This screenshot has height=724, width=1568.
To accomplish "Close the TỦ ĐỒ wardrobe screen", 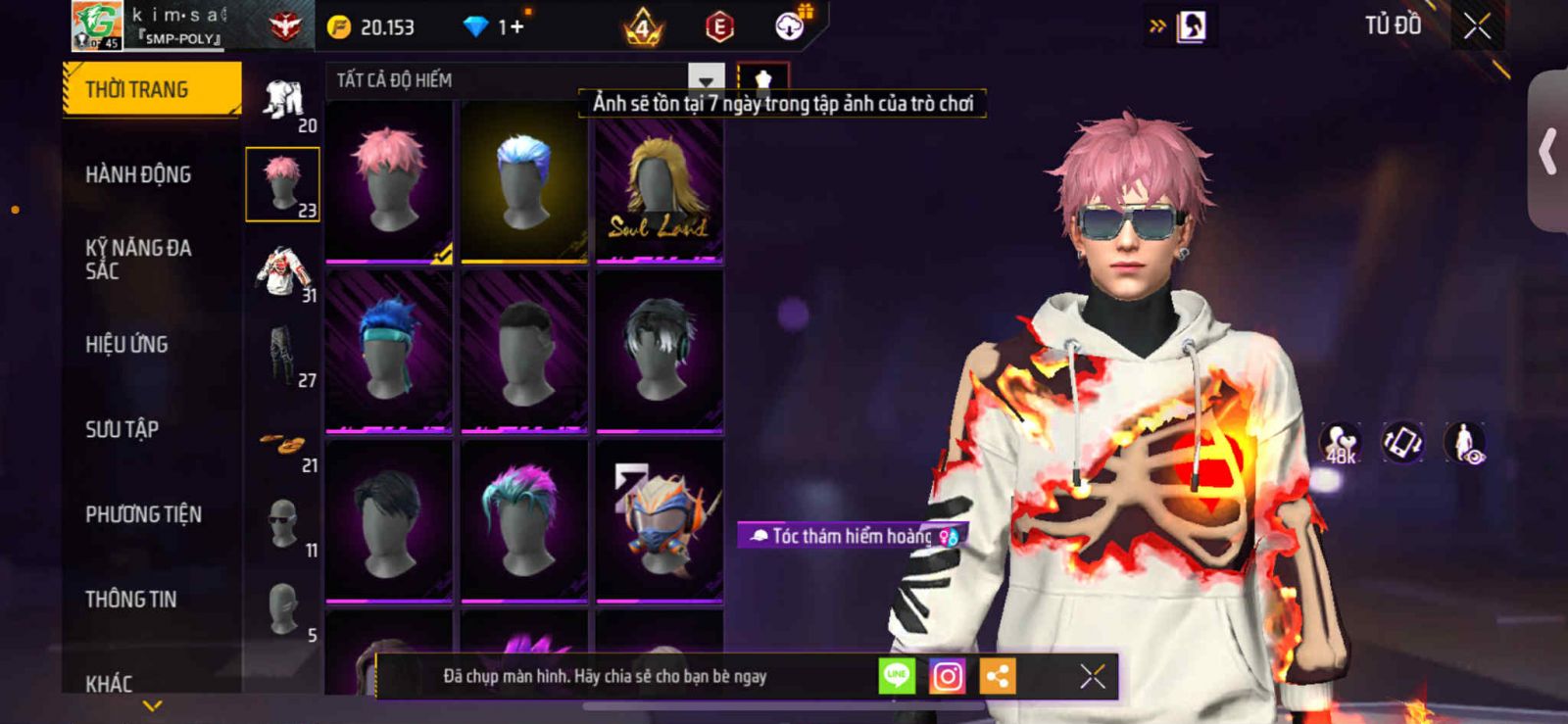I will coord(1477,26).
